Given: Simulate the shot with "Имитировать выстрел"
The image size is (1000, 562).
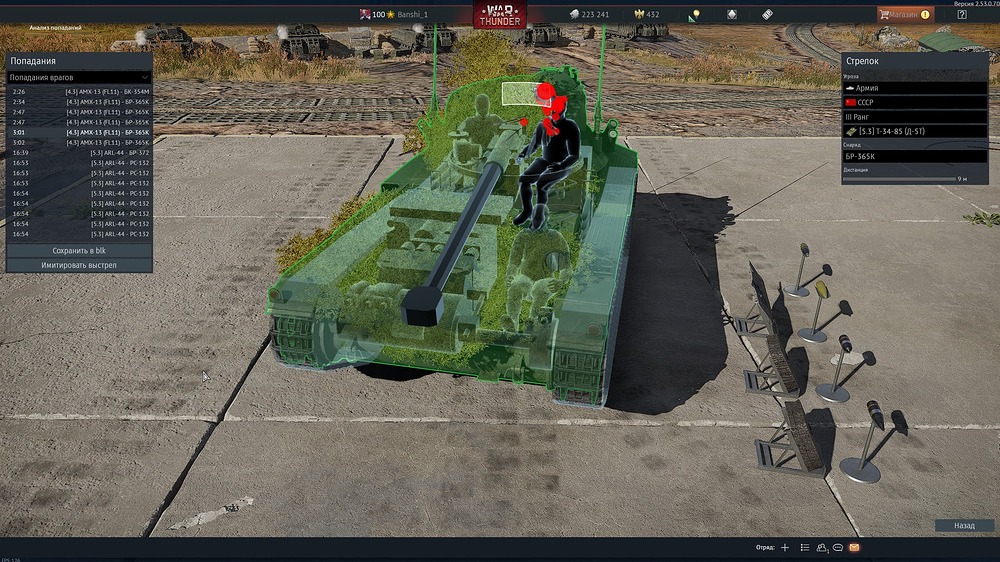Looking at the screenshot, I should point(79,265).
